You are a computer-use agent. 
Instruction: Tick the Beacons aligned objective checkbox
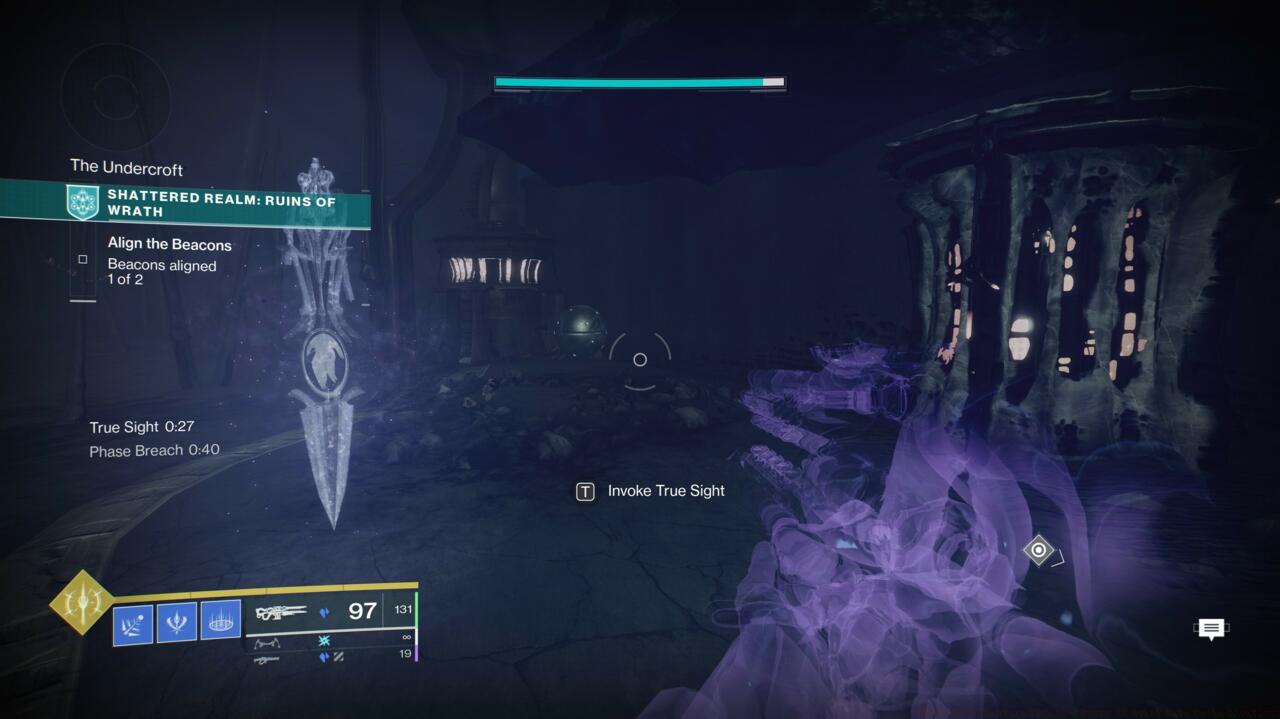point(83,260)
